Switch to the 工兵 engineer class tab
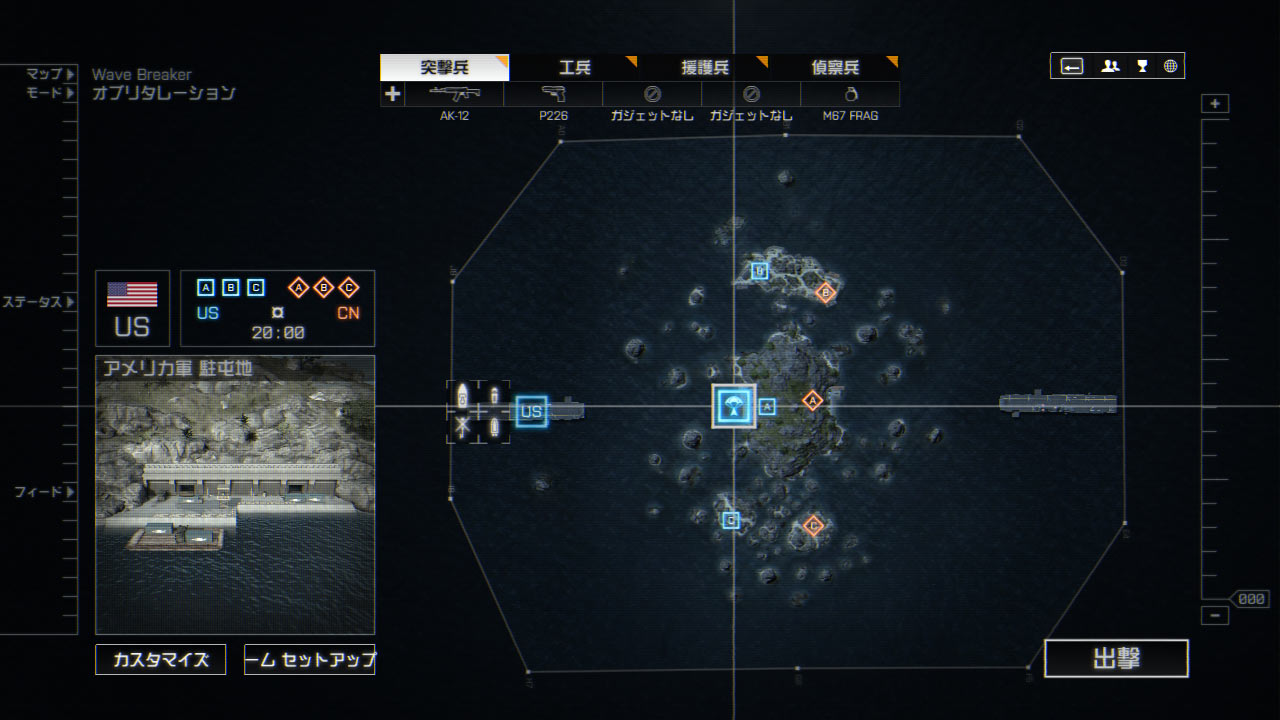The width and height of the screenshot is (1280, 720). tap(574, 68)
